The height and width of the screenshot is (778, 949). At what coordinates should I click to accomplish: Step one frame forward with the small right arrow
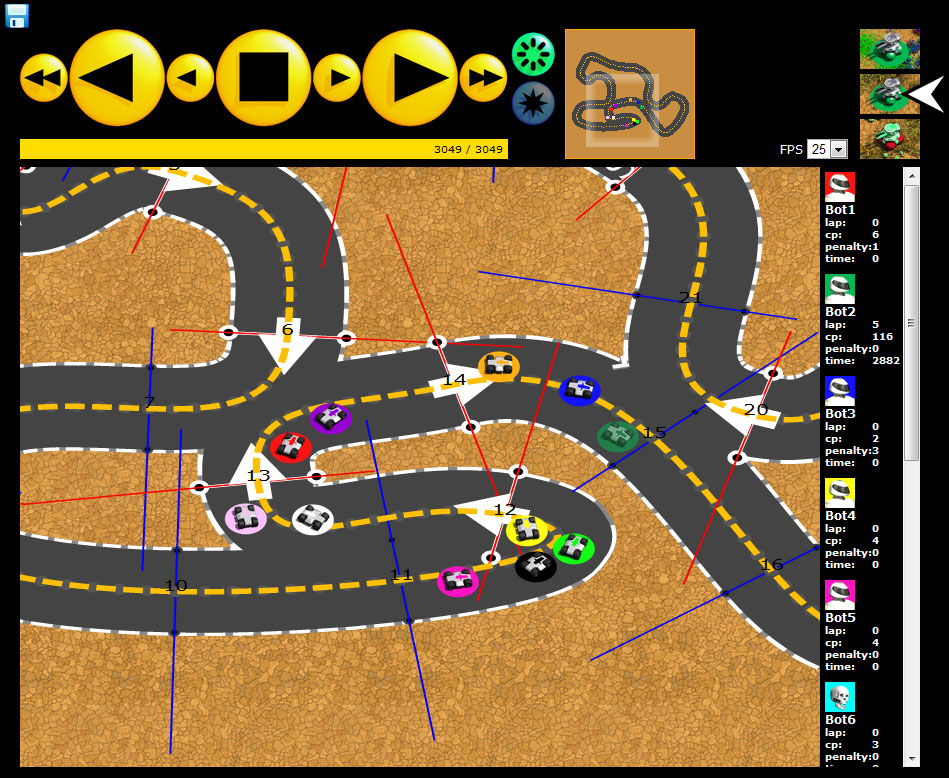pos(338,78)
